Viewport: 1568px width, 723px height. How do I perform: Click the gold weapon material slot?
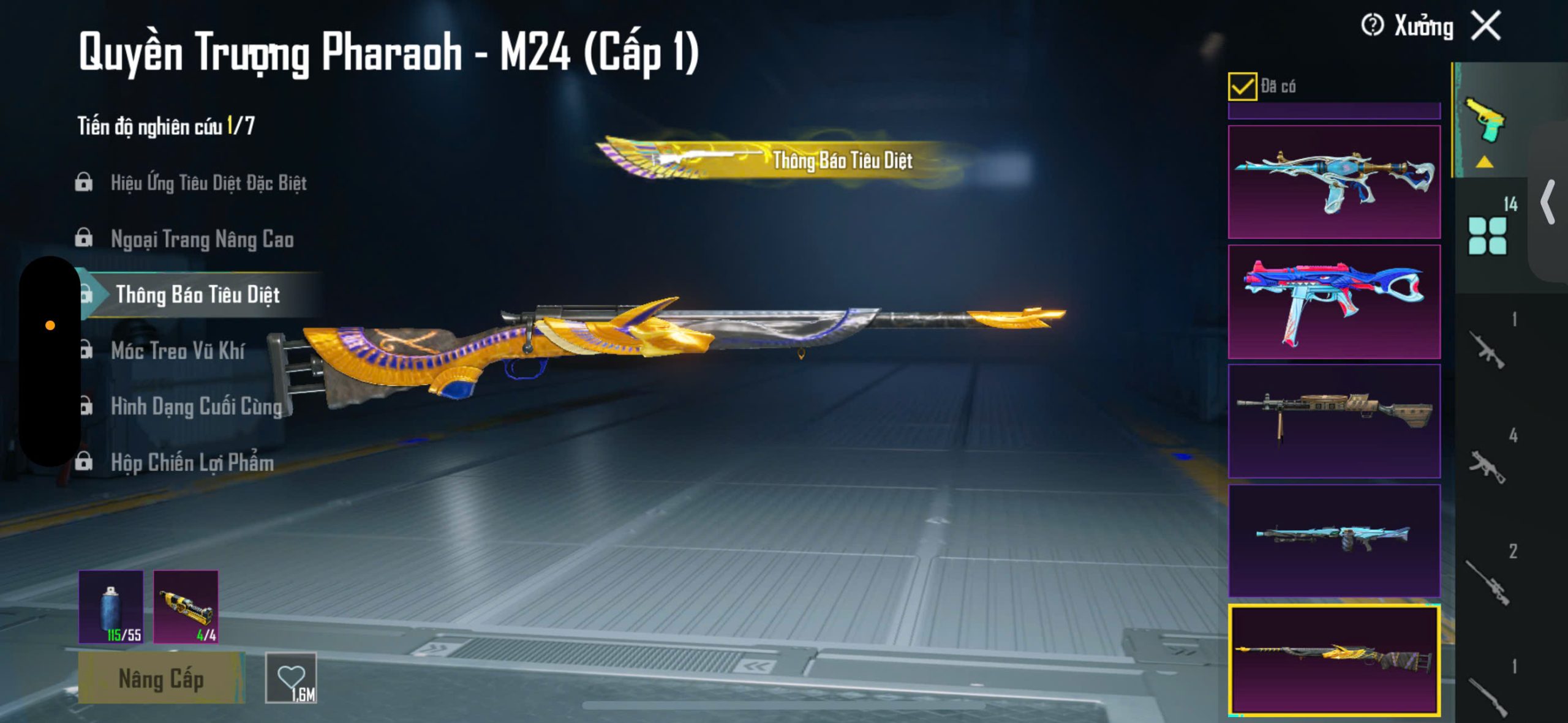[186, 607]
